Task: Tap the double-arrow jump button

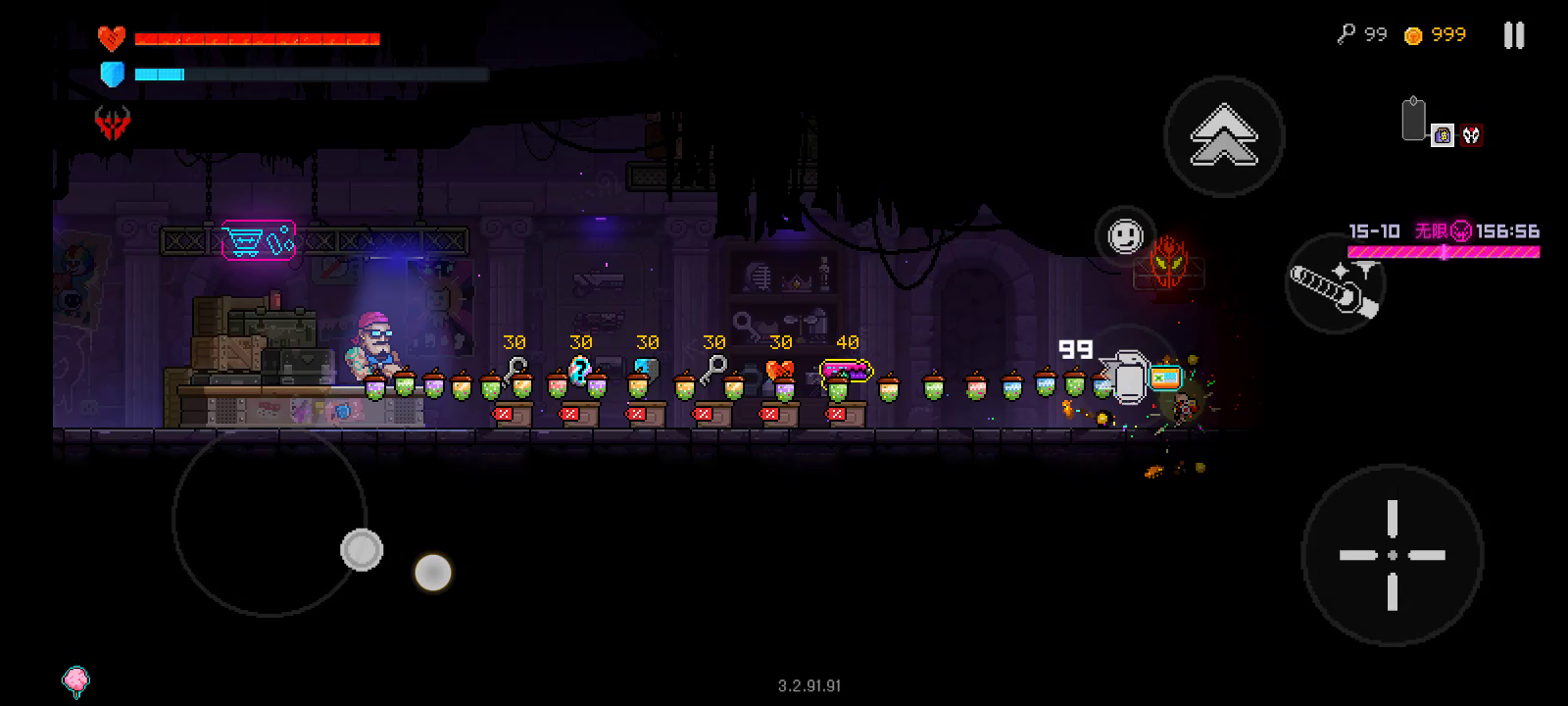Action: click(1224, 137)
